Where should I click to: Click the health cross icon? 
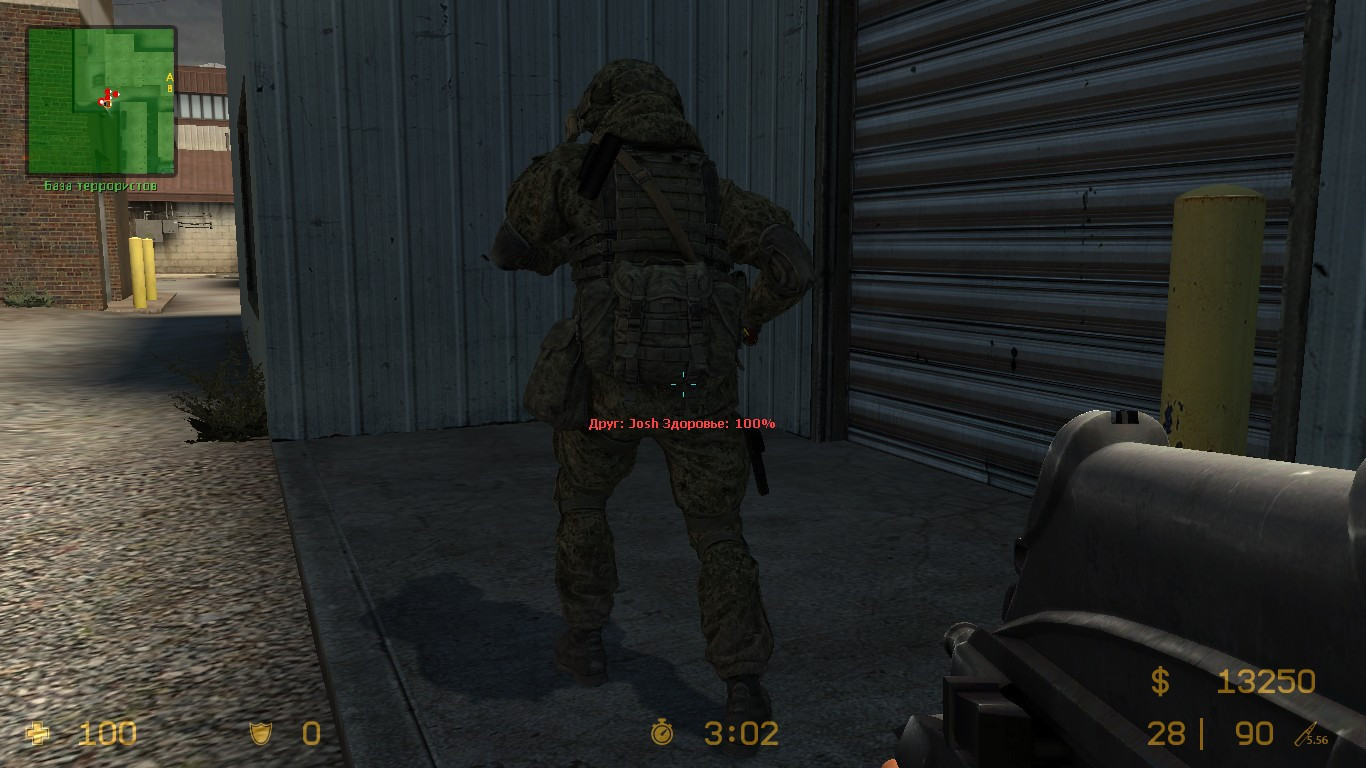coord(38,733)
